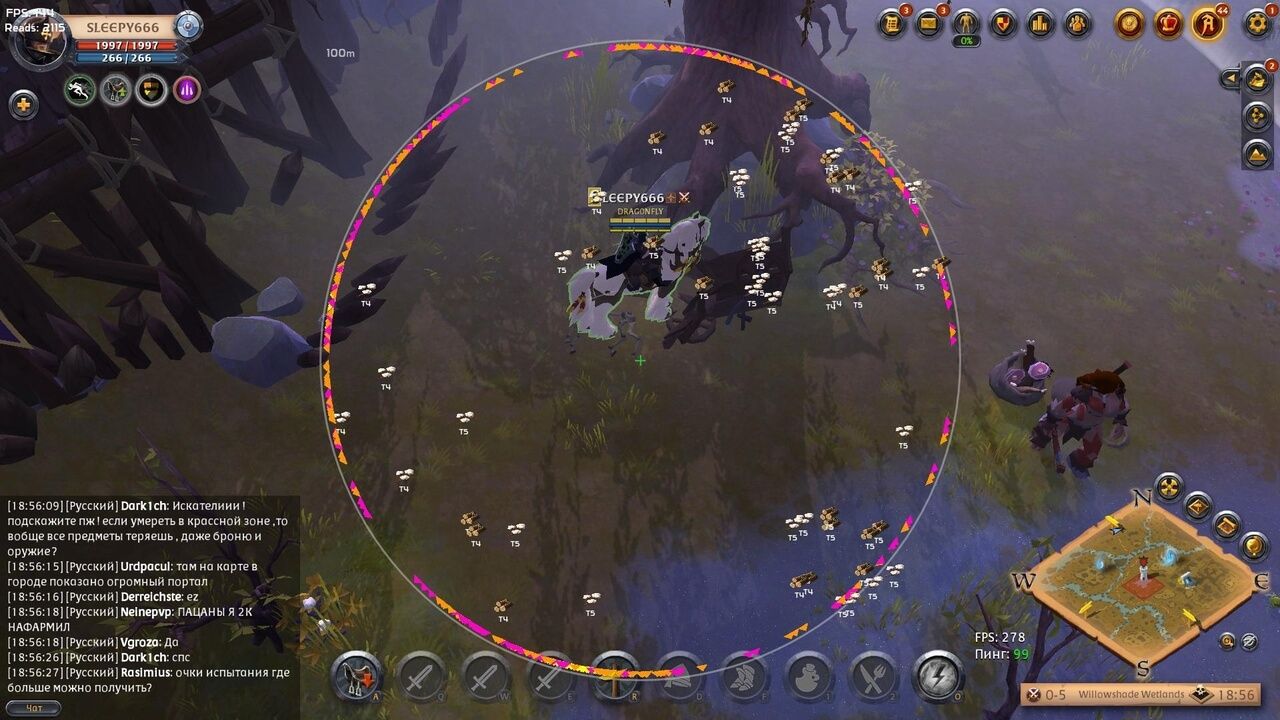1280x720 pixels.
Task: Open the mail envelope icon
Action: (929, 23)
